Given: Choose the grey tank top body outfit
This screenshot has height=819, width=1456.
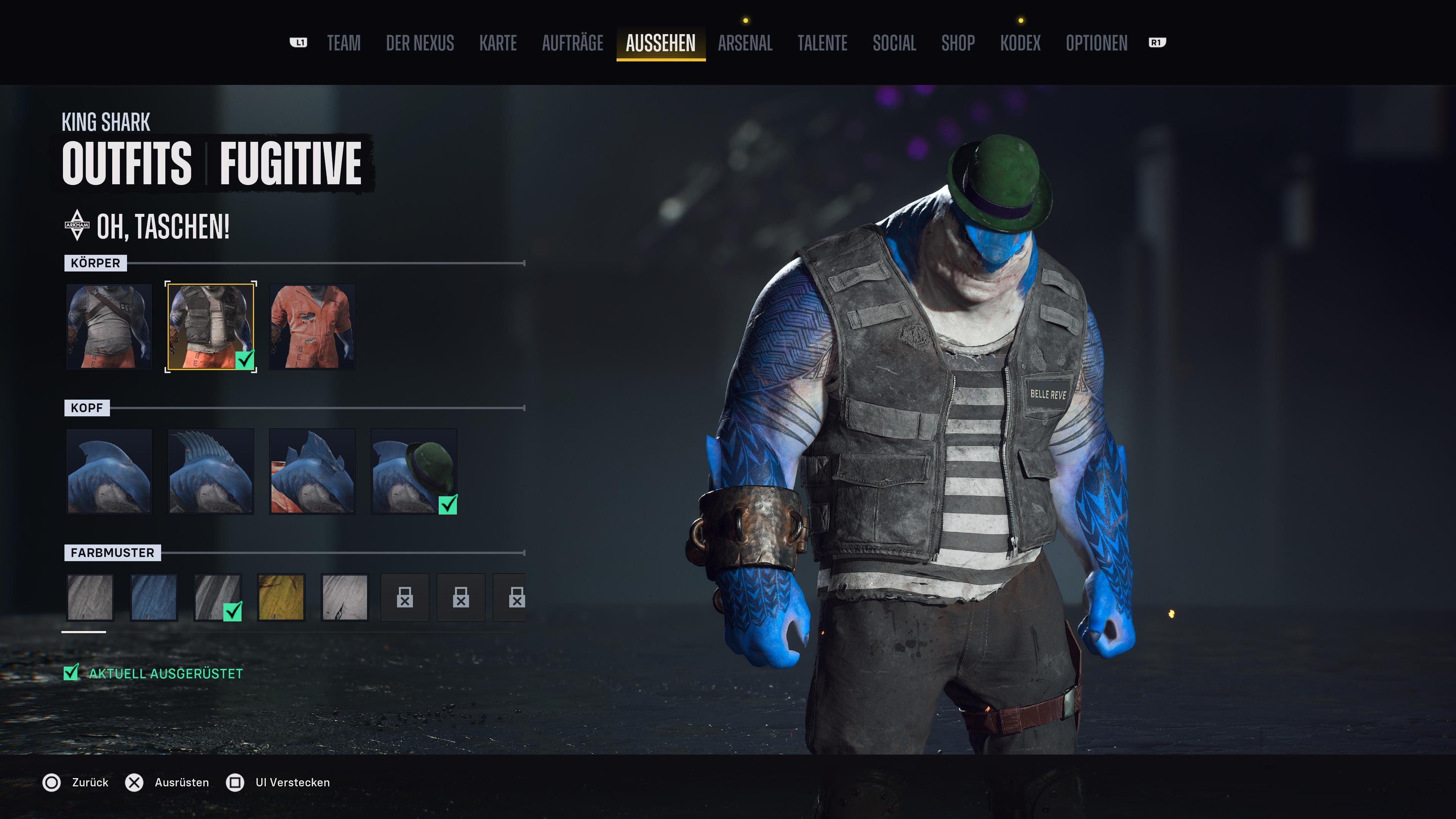Looking at the screenshot, I should tap(109, 327).
